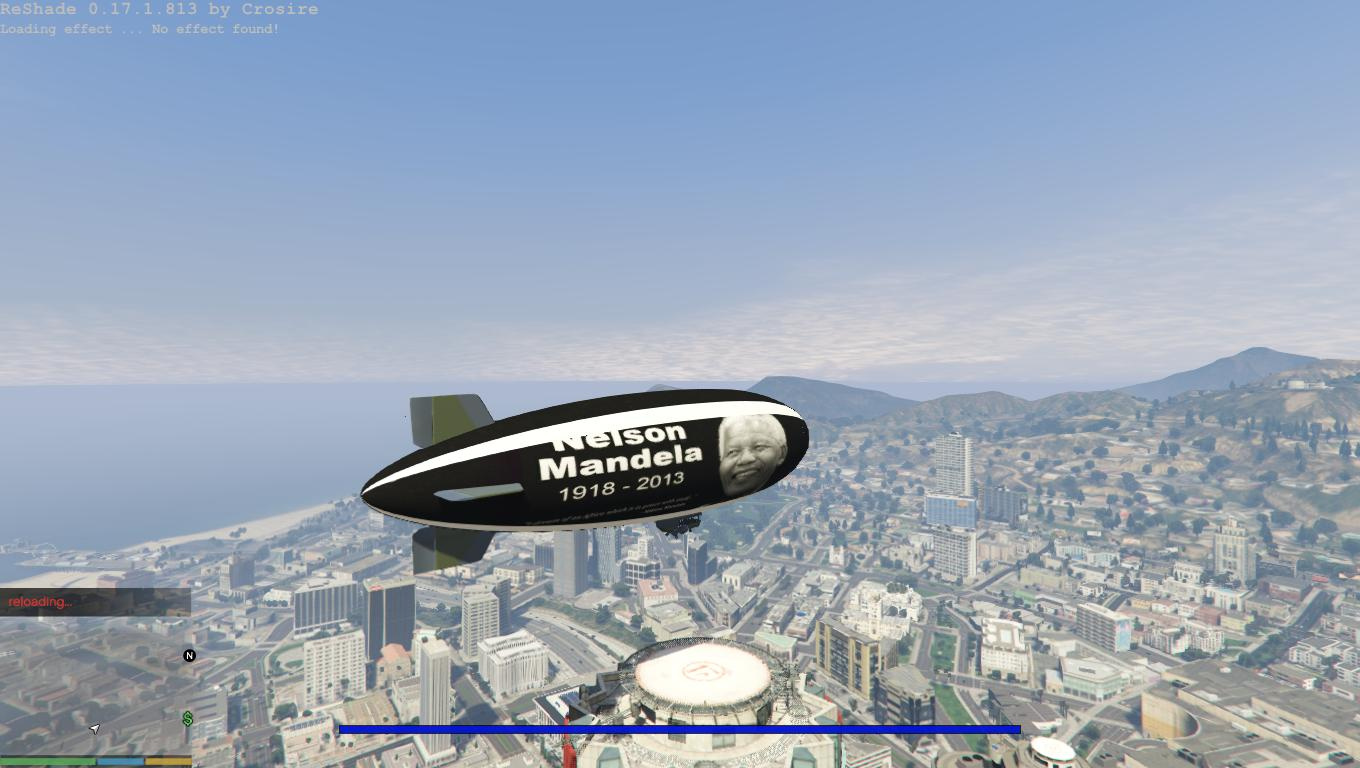Click the north compass marker on minimap
The height and width of the screenshot is (768, 1360).
pos(189,656)
